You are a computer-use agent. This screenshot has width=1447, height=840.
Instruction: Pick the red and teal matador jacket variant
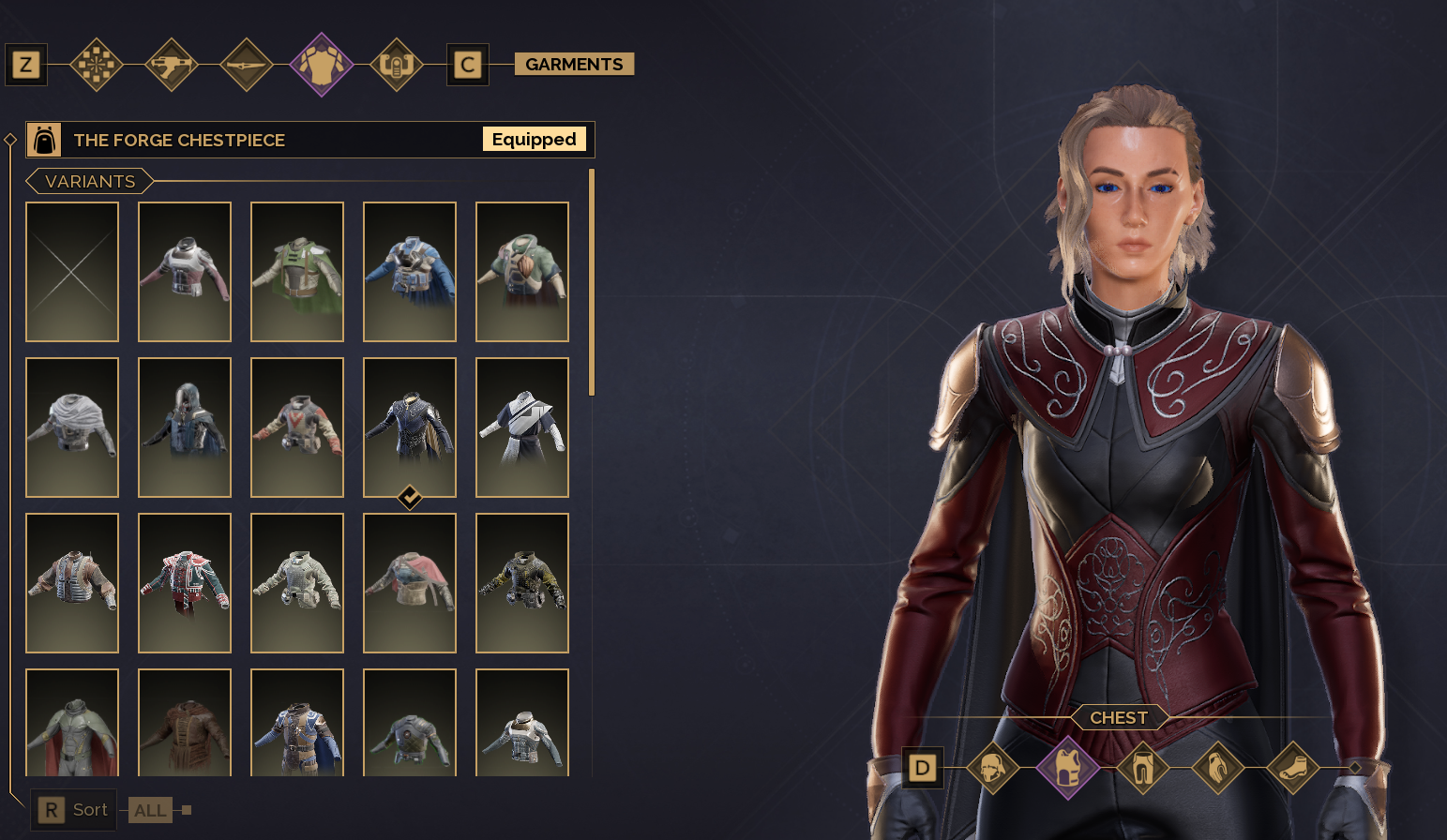(185, 583)
